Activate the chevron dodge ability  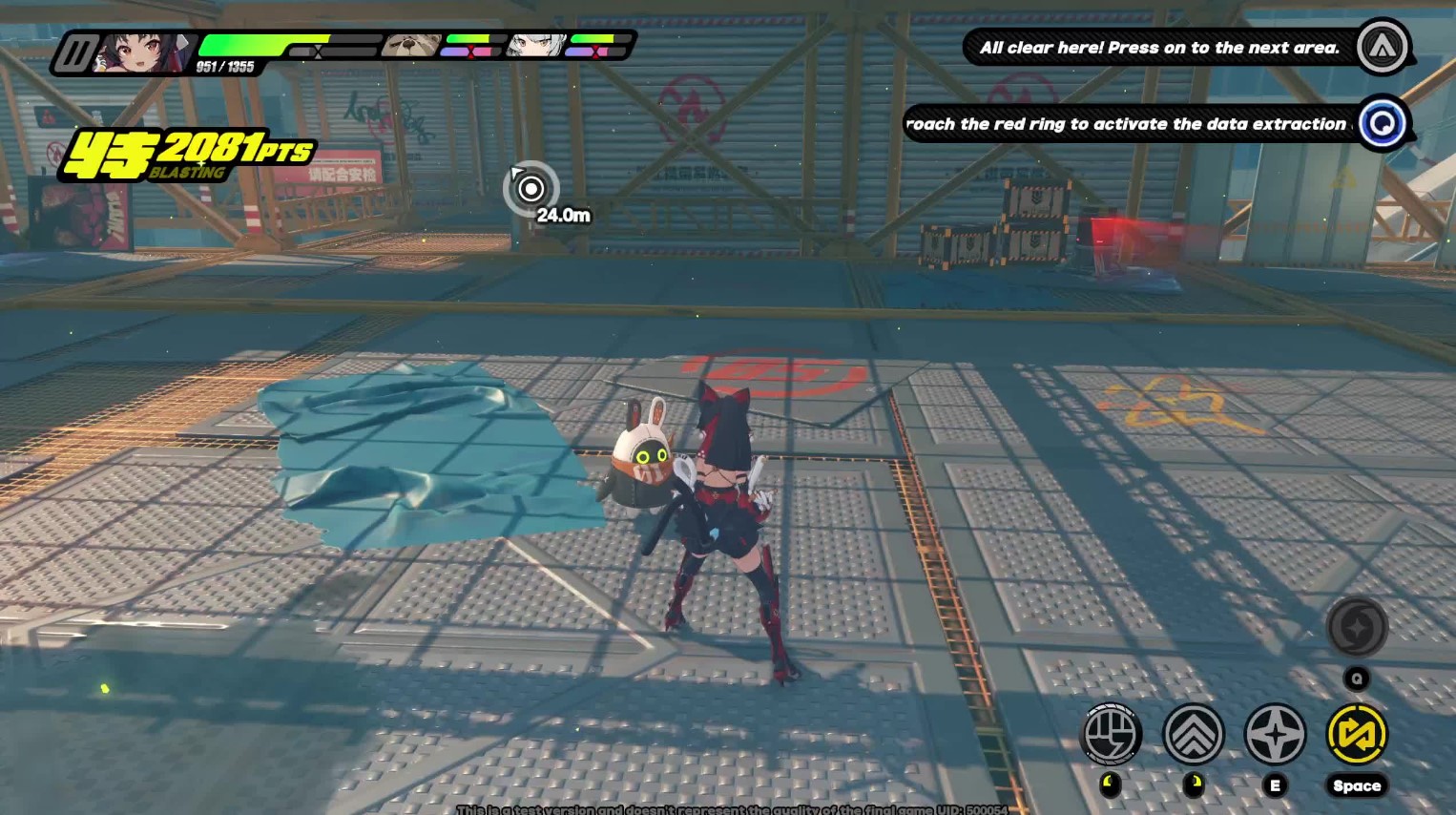pos(1194,734)
